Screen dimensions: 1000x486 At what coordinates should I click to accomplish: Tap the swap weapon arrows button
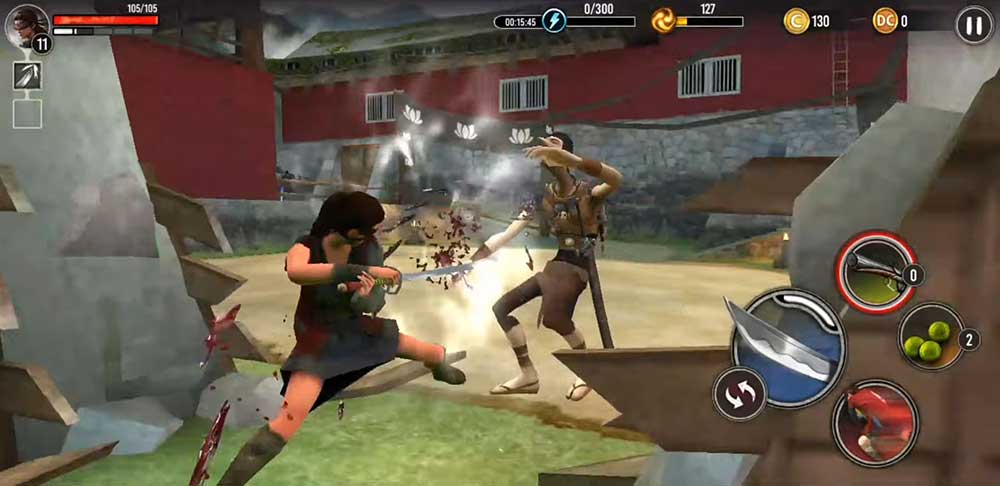739,394
